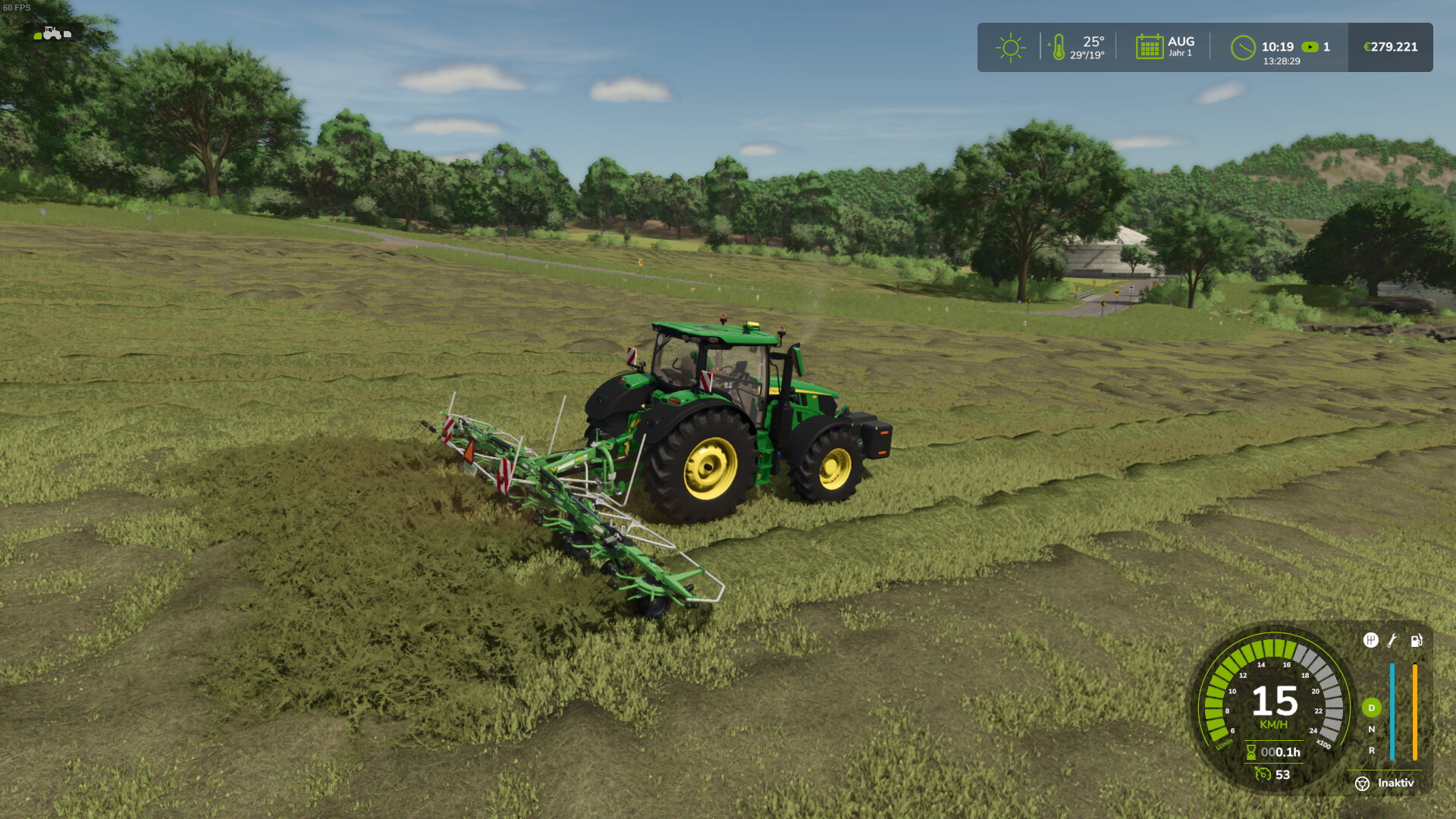Open the sunny weather forecast icon

click(1010, 48)
